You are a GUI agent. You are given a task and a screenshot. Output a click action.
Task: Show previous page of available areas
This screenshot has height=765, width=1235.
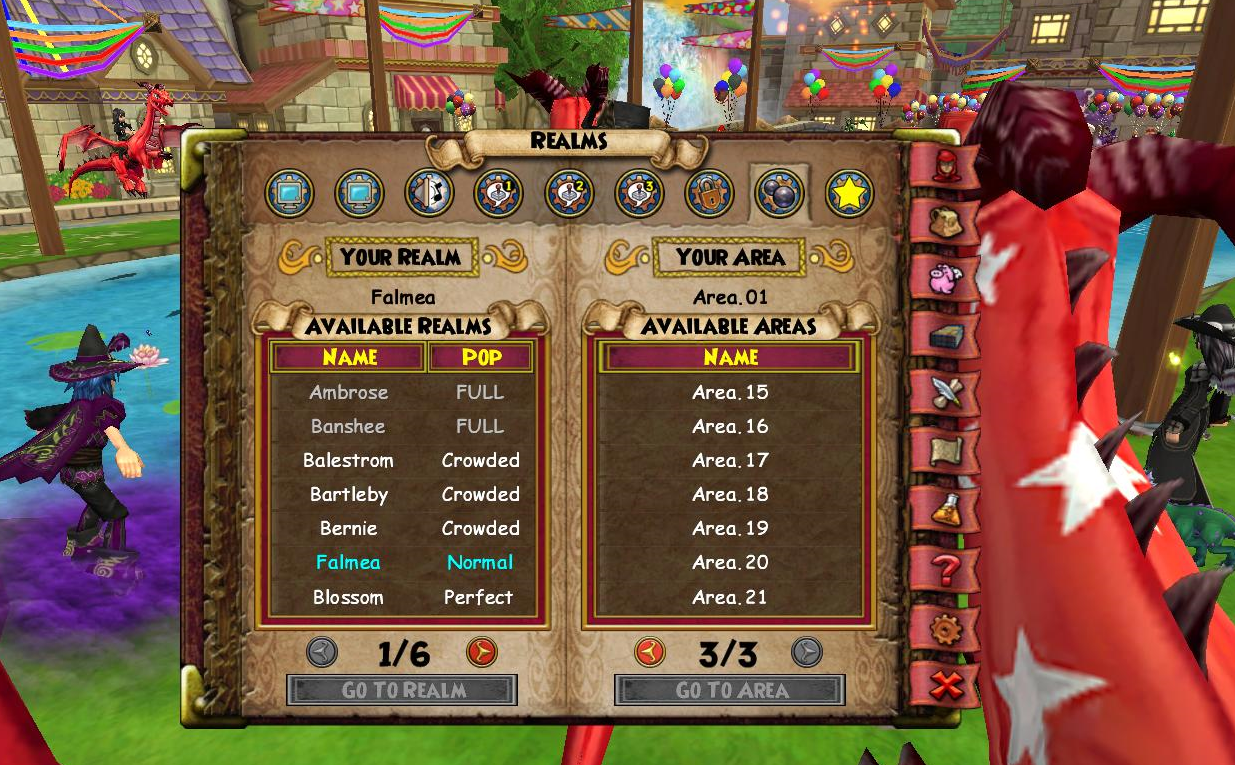[x=650, y=653]
